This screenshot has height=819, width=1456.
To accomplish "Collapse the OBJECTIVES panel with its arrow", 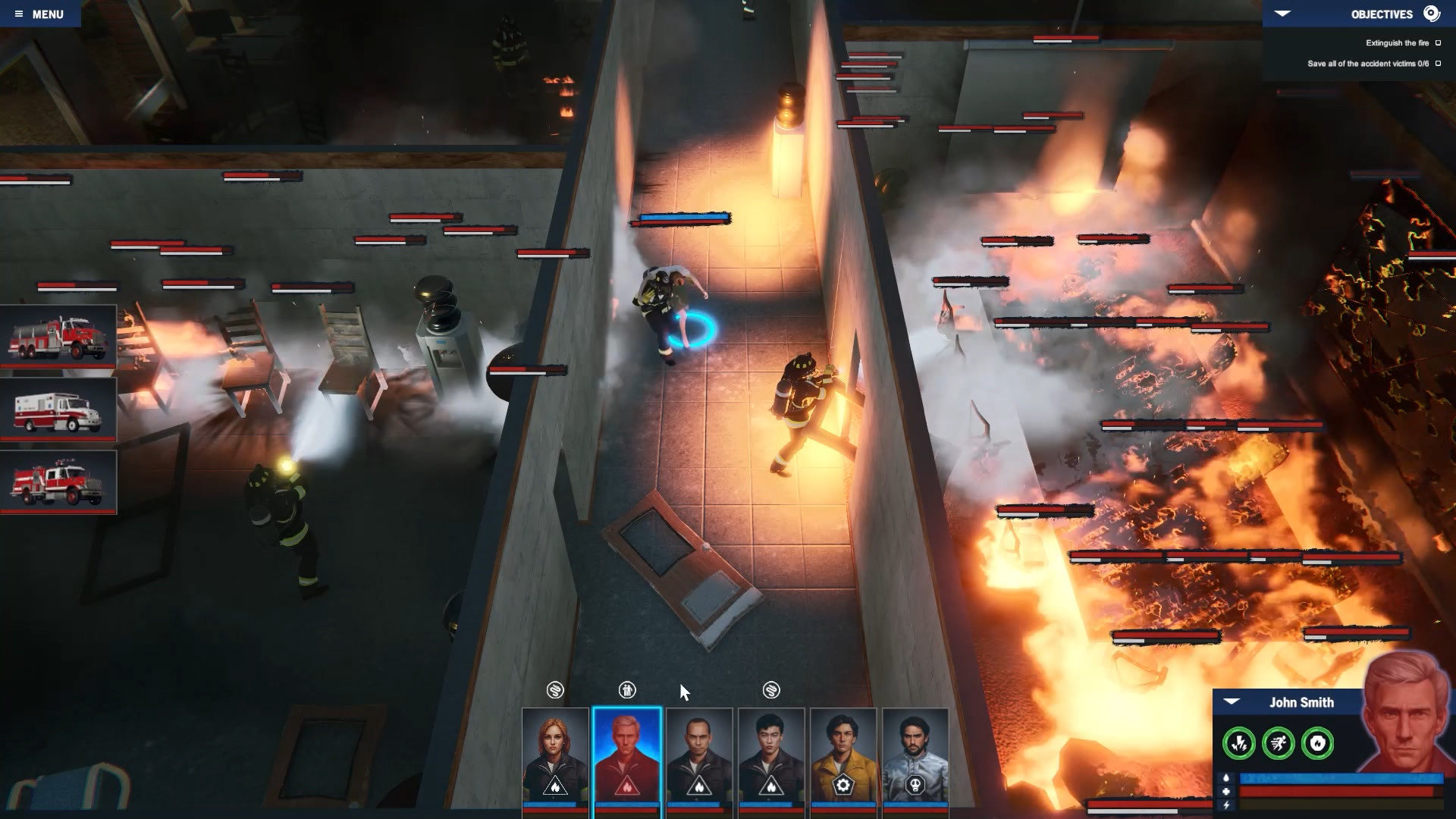I will pyautogui.click(x=1282, y=14).
